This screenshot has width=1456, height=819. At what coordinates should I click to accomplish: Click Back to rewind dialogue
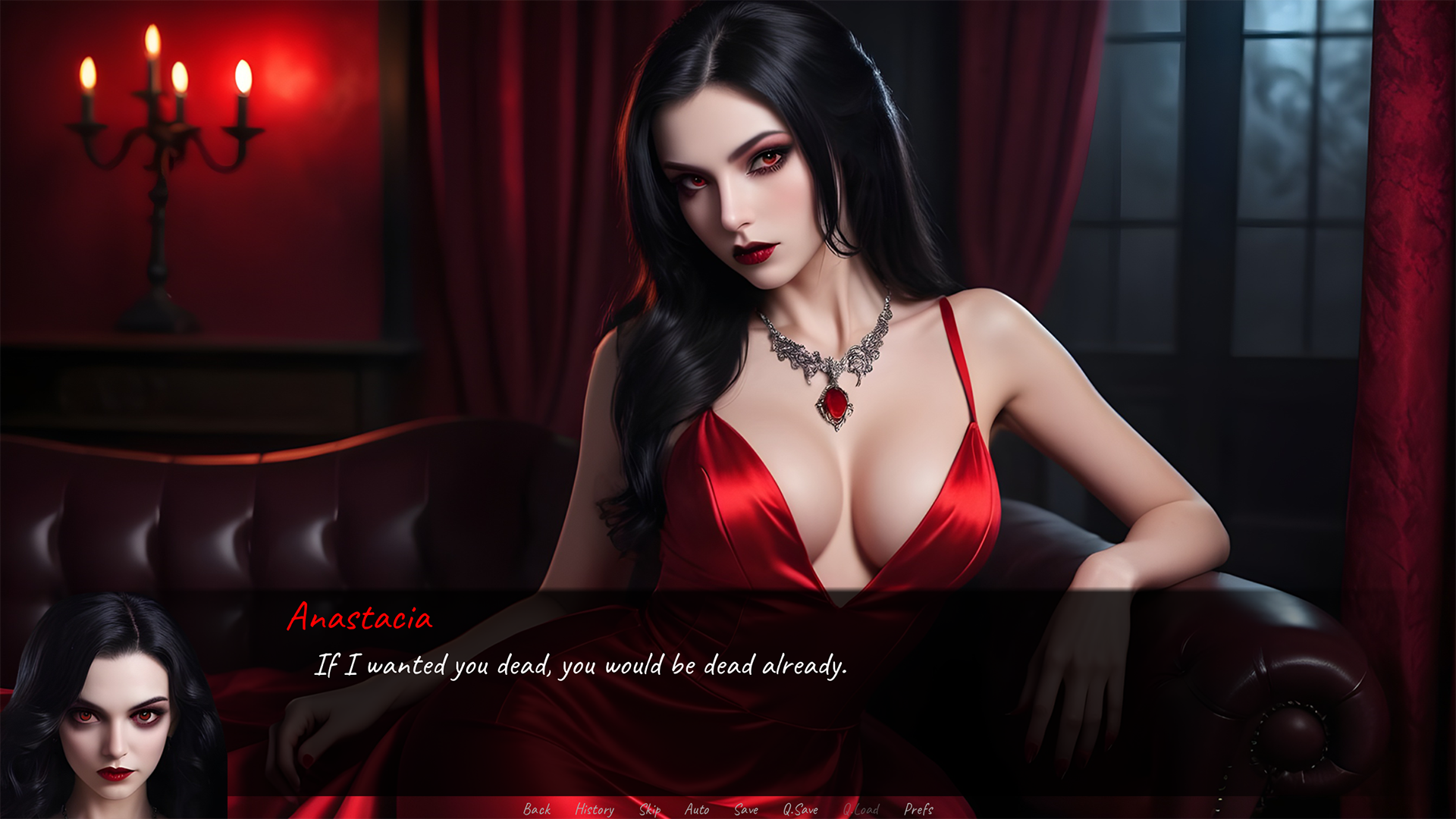point(537,810)
